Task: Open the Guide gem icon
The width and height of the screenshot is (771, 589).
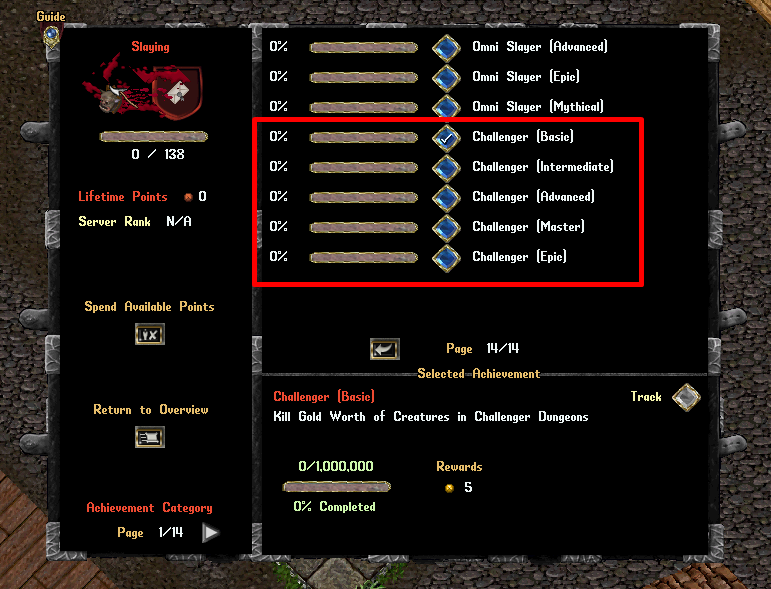Action: [x=50, y=35]
